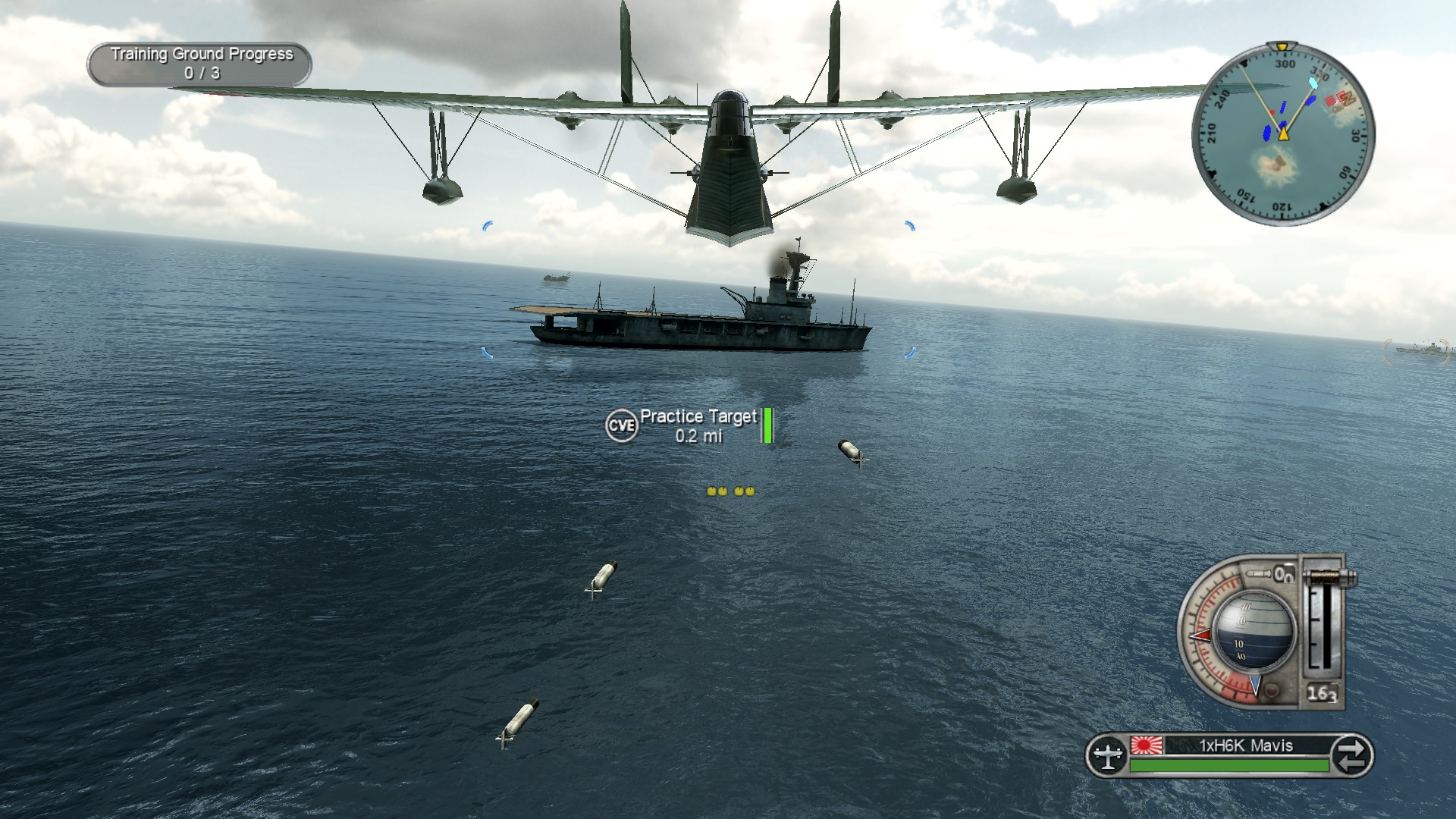
Task: Select the 1xH6K Mavis unit label
Action: [x=1245, y=745]
